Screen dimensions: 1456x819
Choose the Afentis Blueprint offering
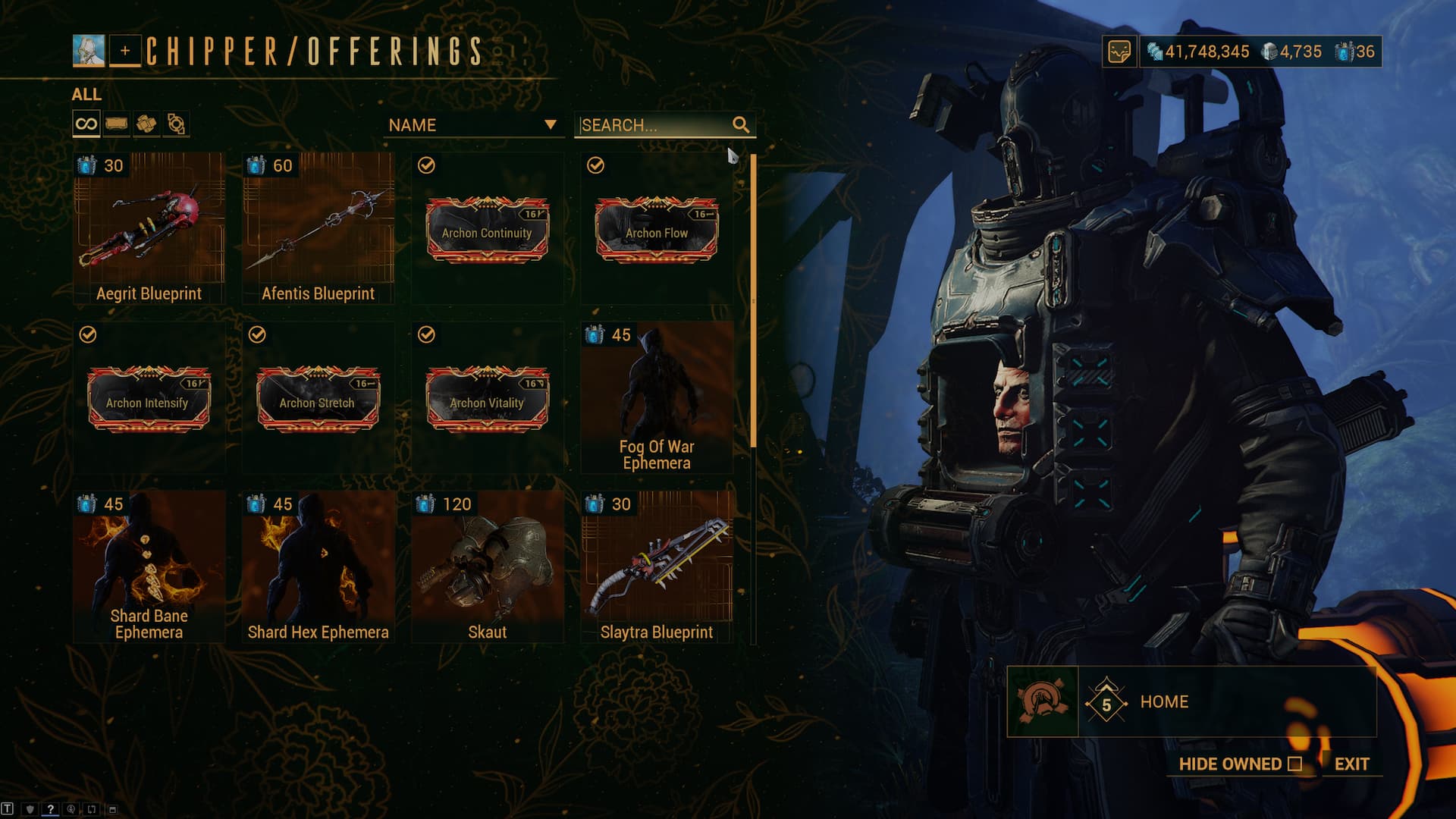(x=318, y=227)
